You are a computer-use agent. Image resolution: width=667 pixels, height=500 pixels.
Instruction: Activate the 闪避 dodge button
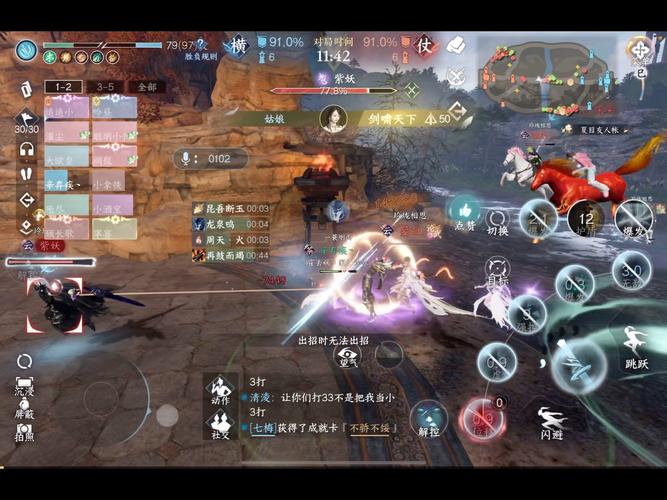(551, 421)
